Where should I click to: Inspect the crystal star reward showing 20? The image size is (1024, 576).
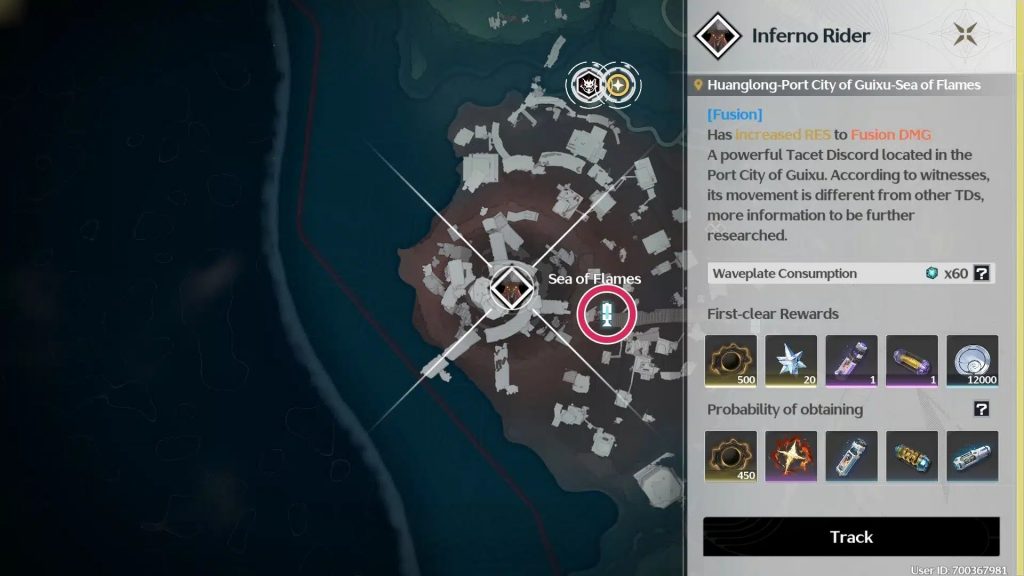click(791, 361)
